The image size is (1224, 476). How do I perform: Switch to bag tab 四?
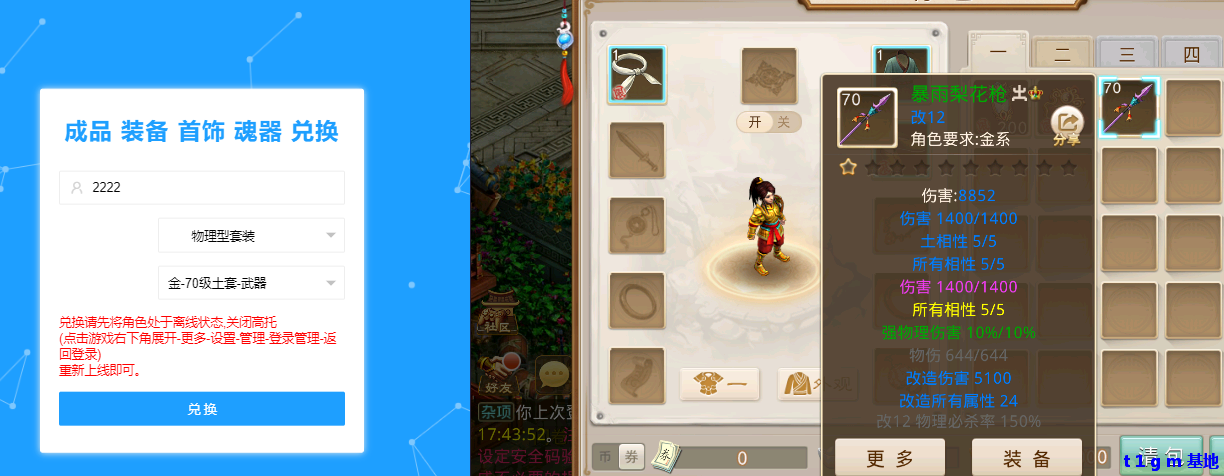click(x=1190, y=54)
